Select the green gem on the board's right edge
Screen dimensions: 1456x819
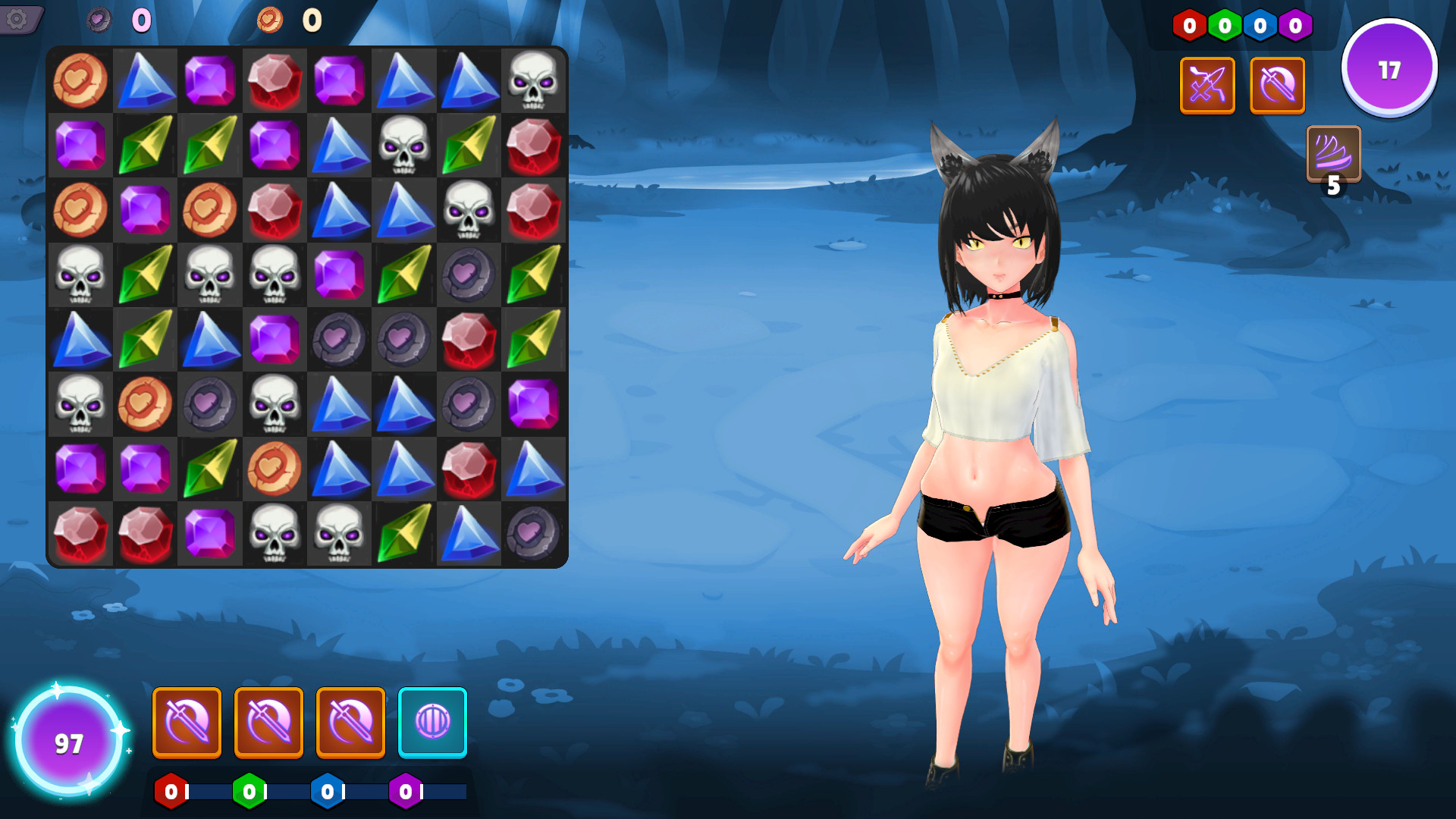(533, 275)
